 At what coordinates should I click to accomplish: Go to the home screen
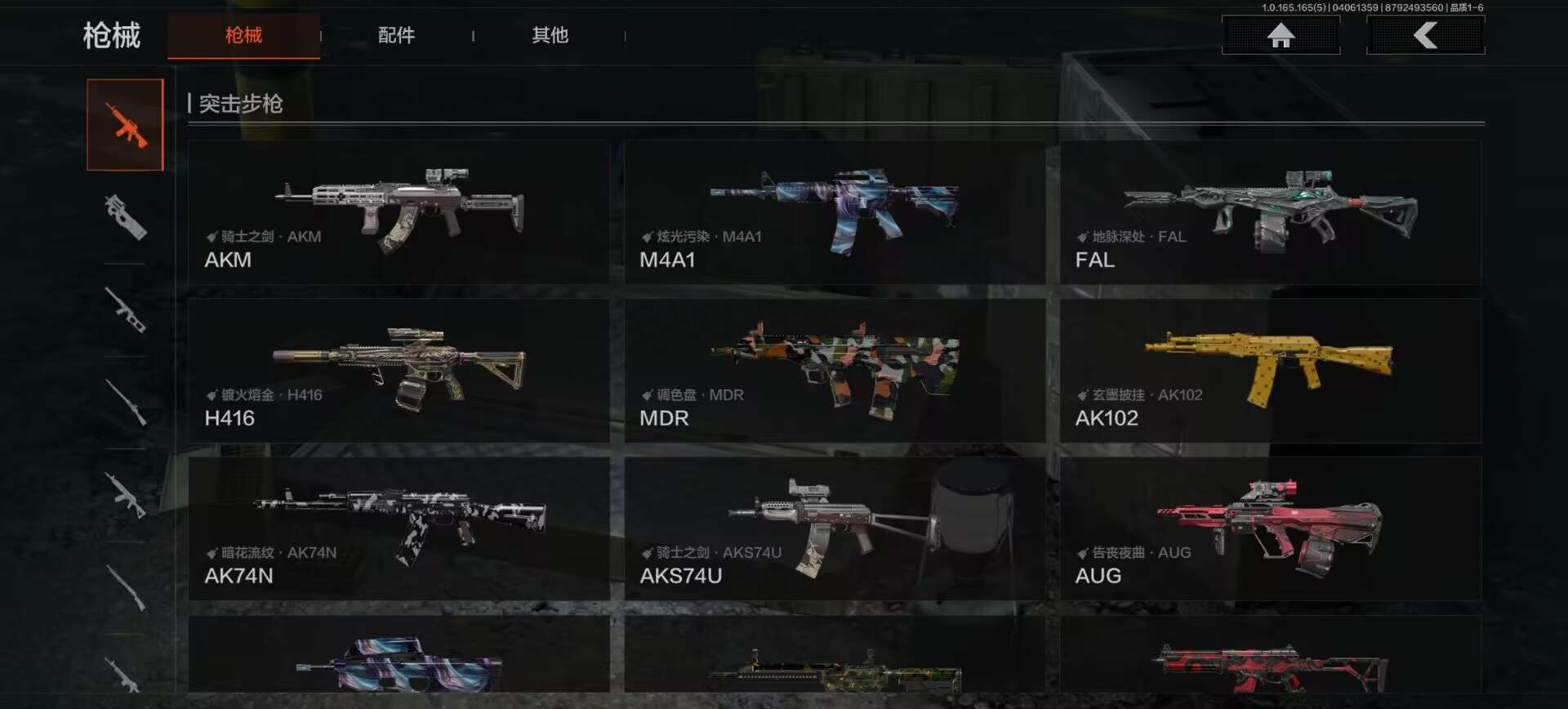[x=1281, y=35]
